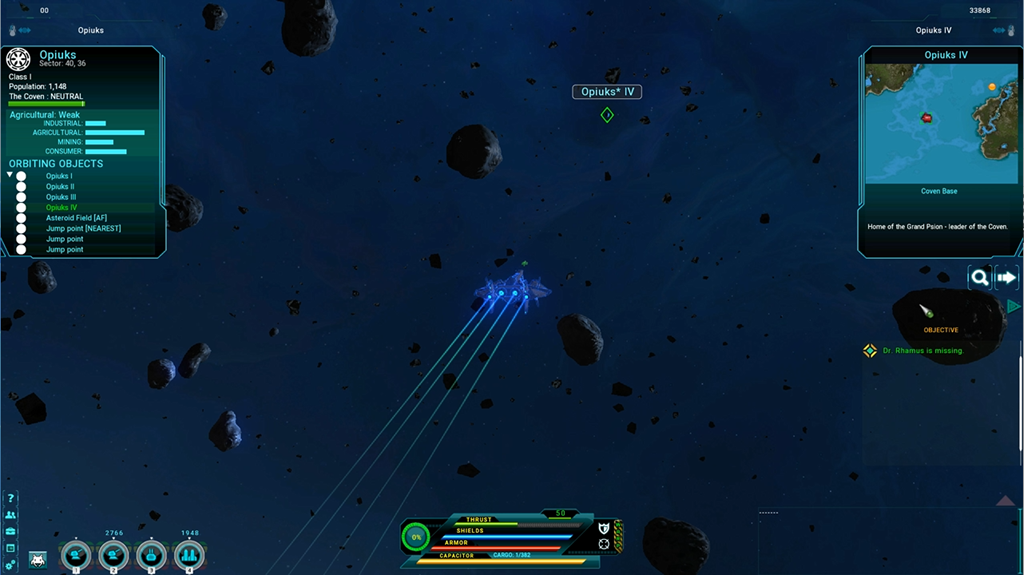Collapse the orbiting objects list arrow
This screenshot has width=1024, height=575.
[10, 175]
